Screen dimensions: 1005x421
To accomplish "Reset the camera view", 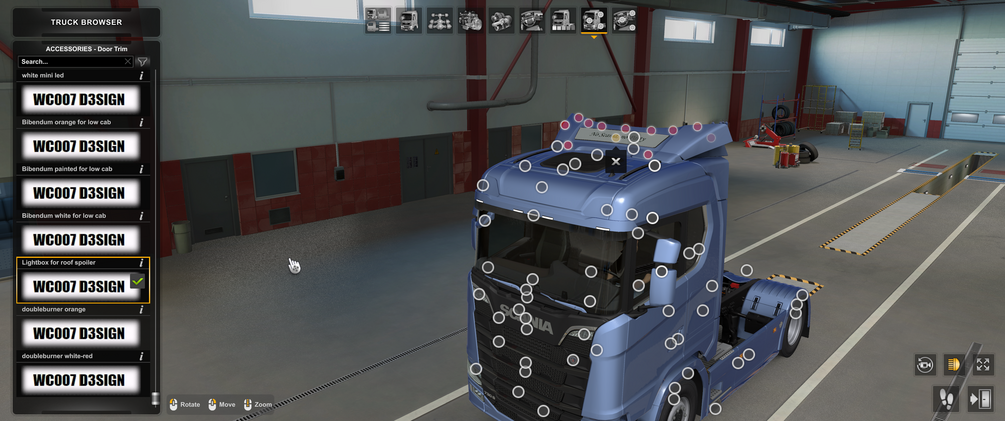I will [925, 365].
